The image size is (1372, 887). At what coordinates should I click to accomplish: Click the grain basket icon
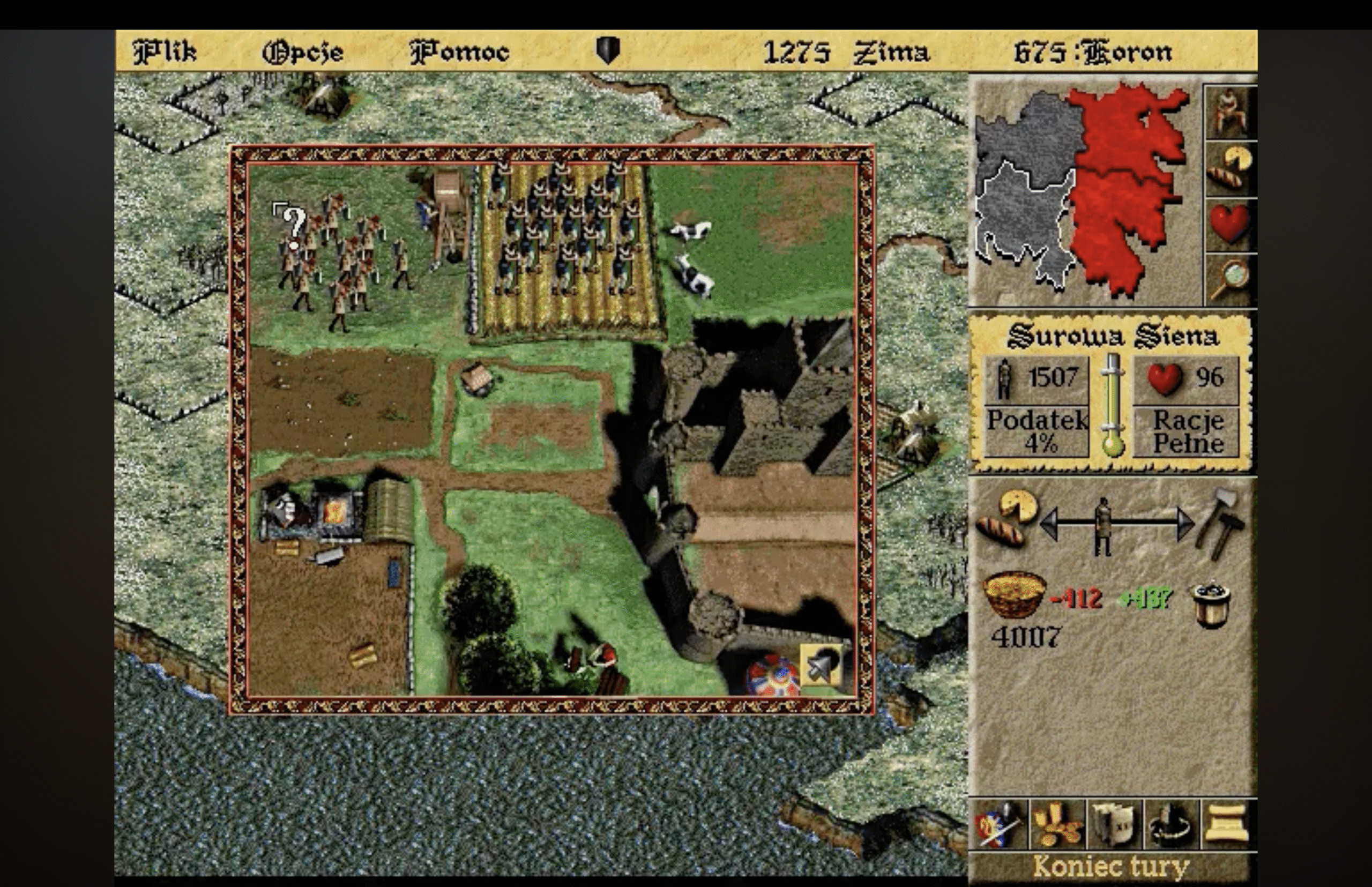1014,593
